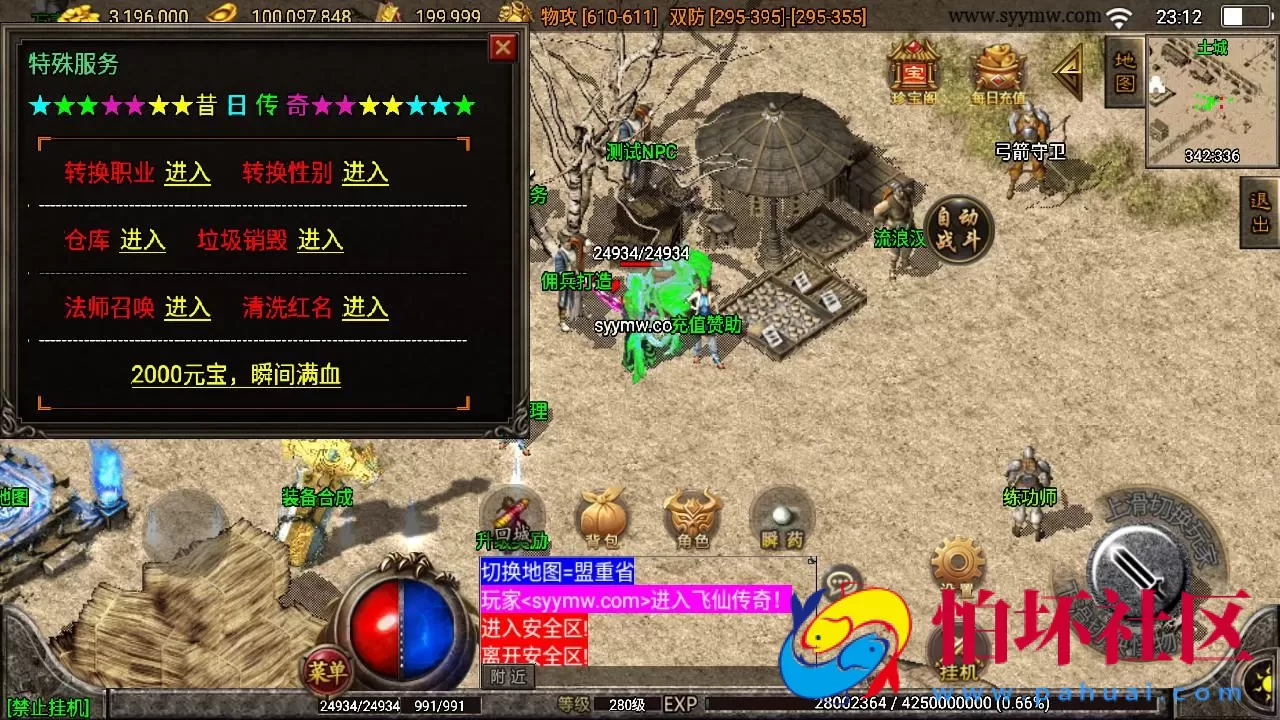Tap the 升级回城 return-to-city icon
Screen dimensions: 1280x720
point(513,510)
